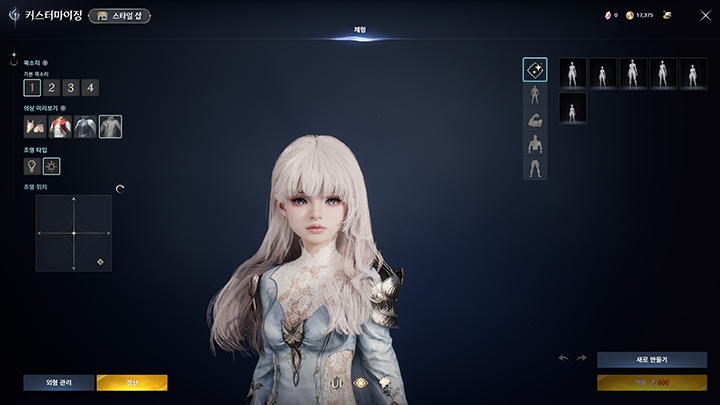Choose voice number 2

[52, 87]
